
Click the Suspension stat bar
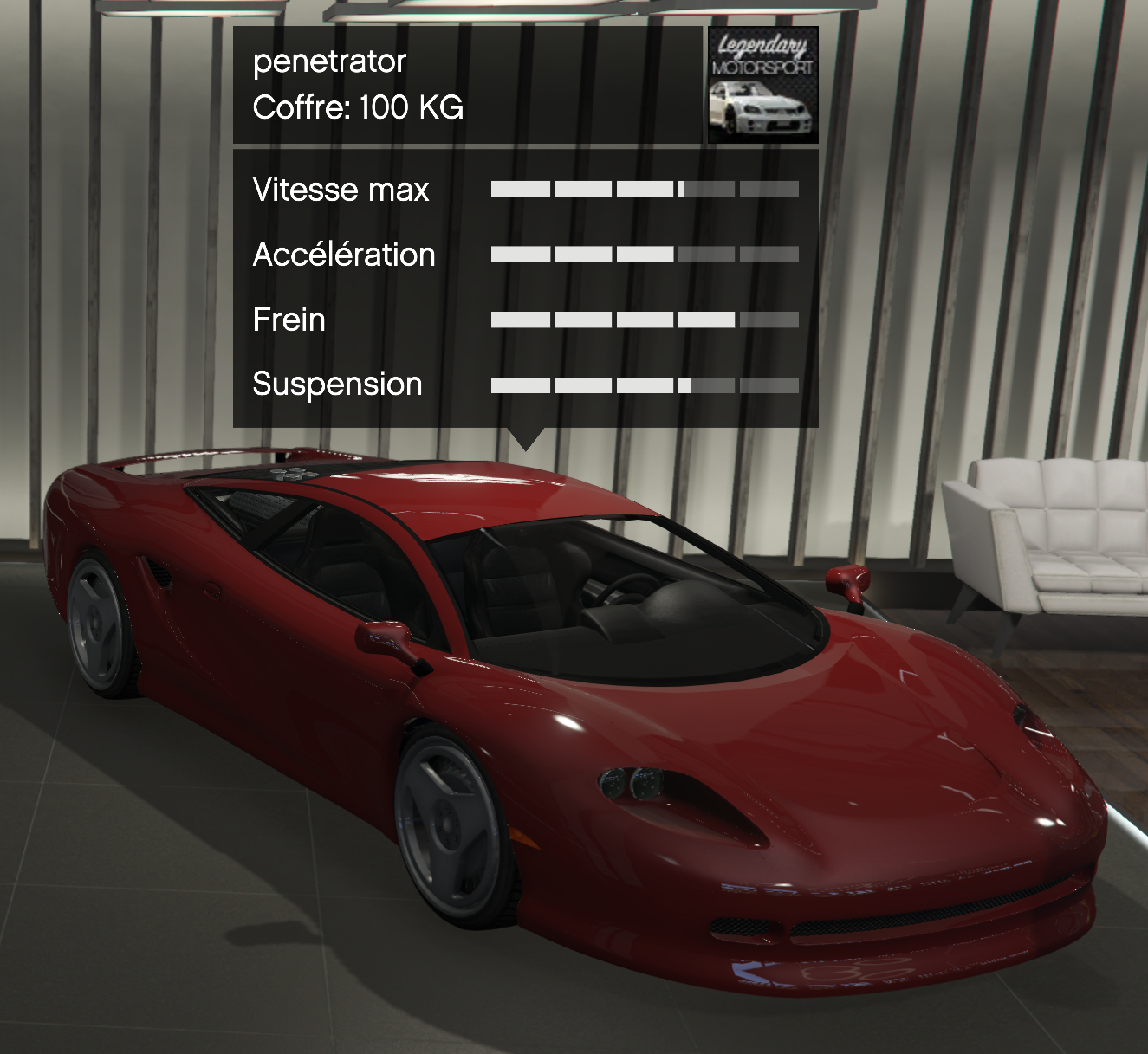click(645, 383)
